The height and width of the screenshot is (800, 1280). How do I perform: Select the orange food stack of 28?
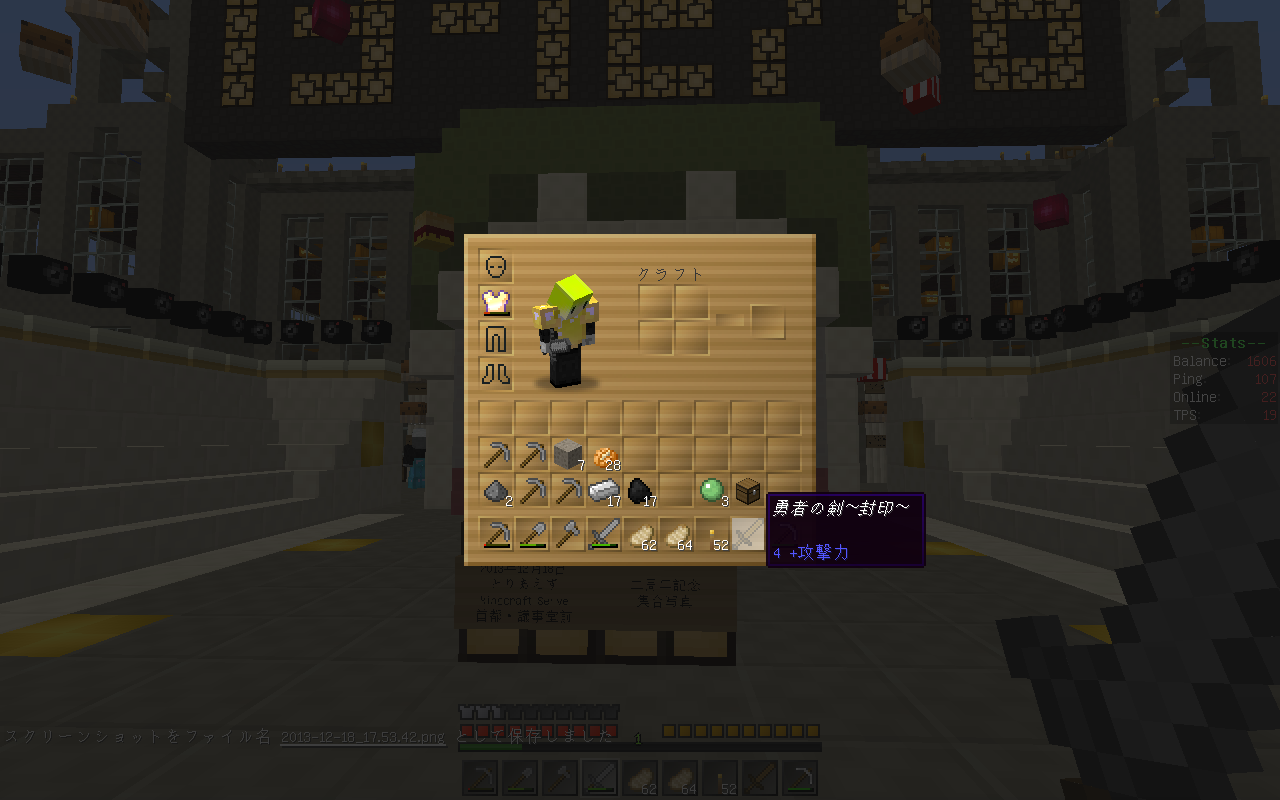[604, 455]
